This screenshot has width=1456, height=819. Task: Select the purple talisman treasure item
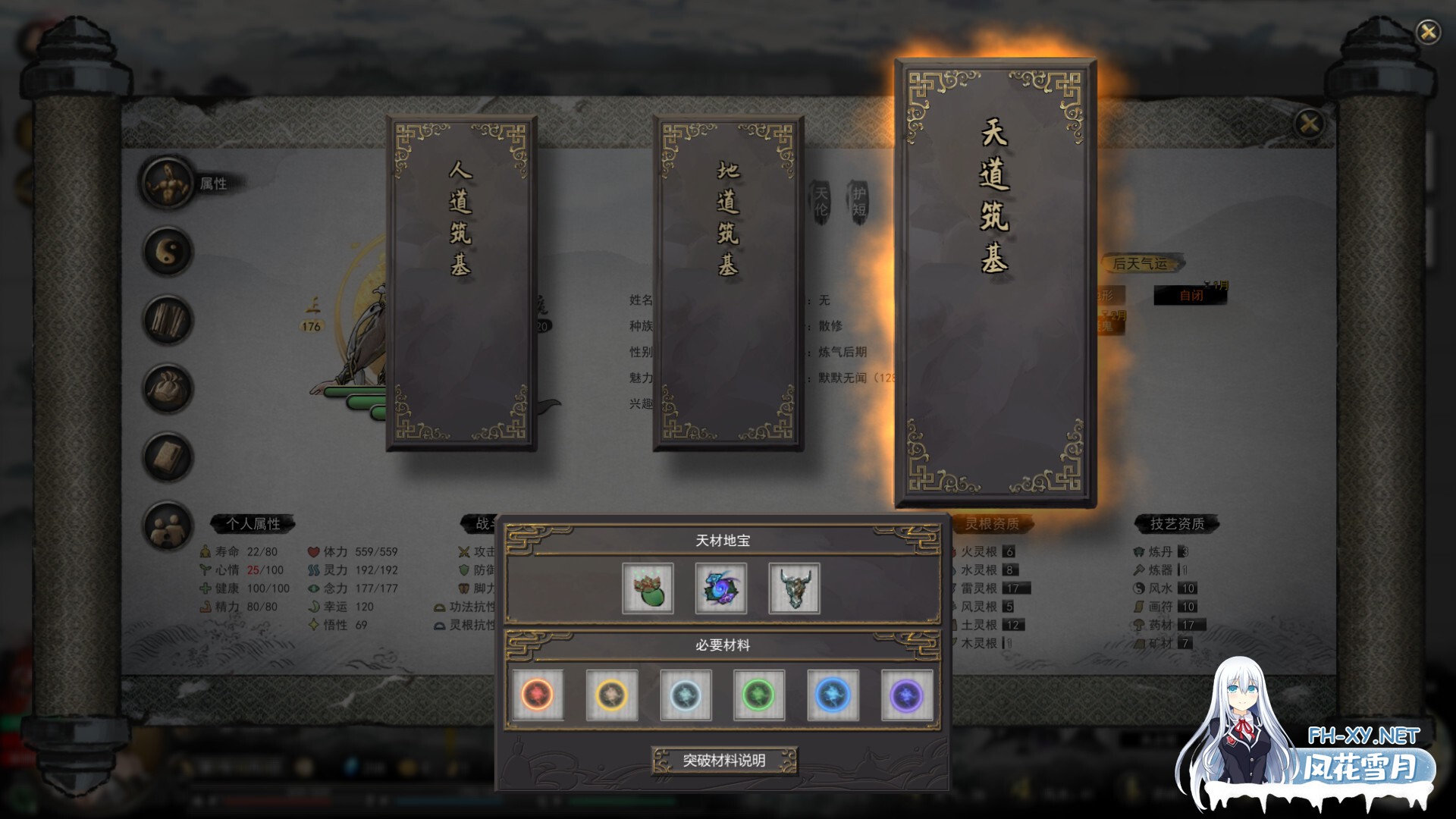[720, 588]
